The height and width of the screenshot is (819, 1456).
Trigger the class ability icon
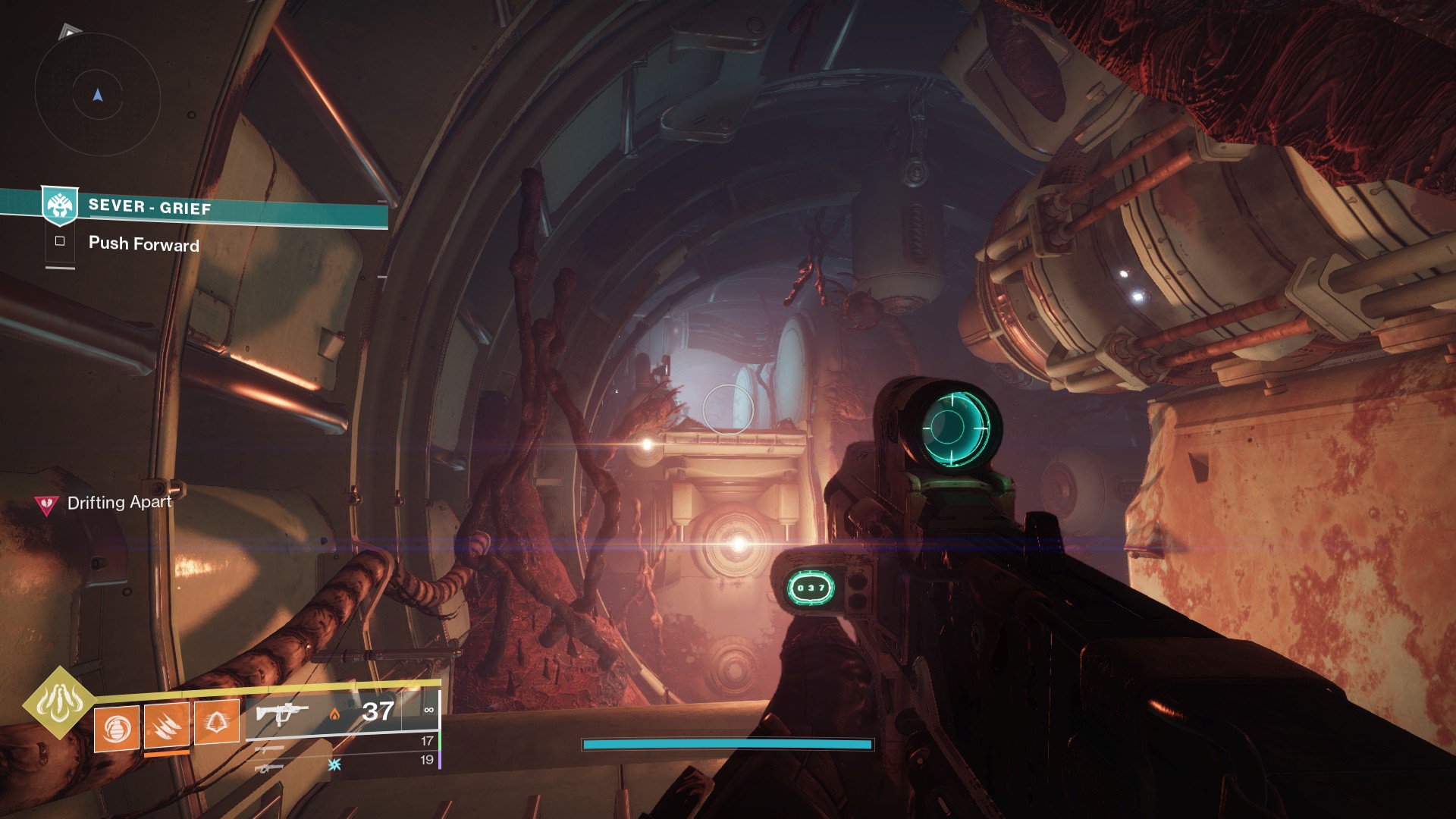pos(217,722)
